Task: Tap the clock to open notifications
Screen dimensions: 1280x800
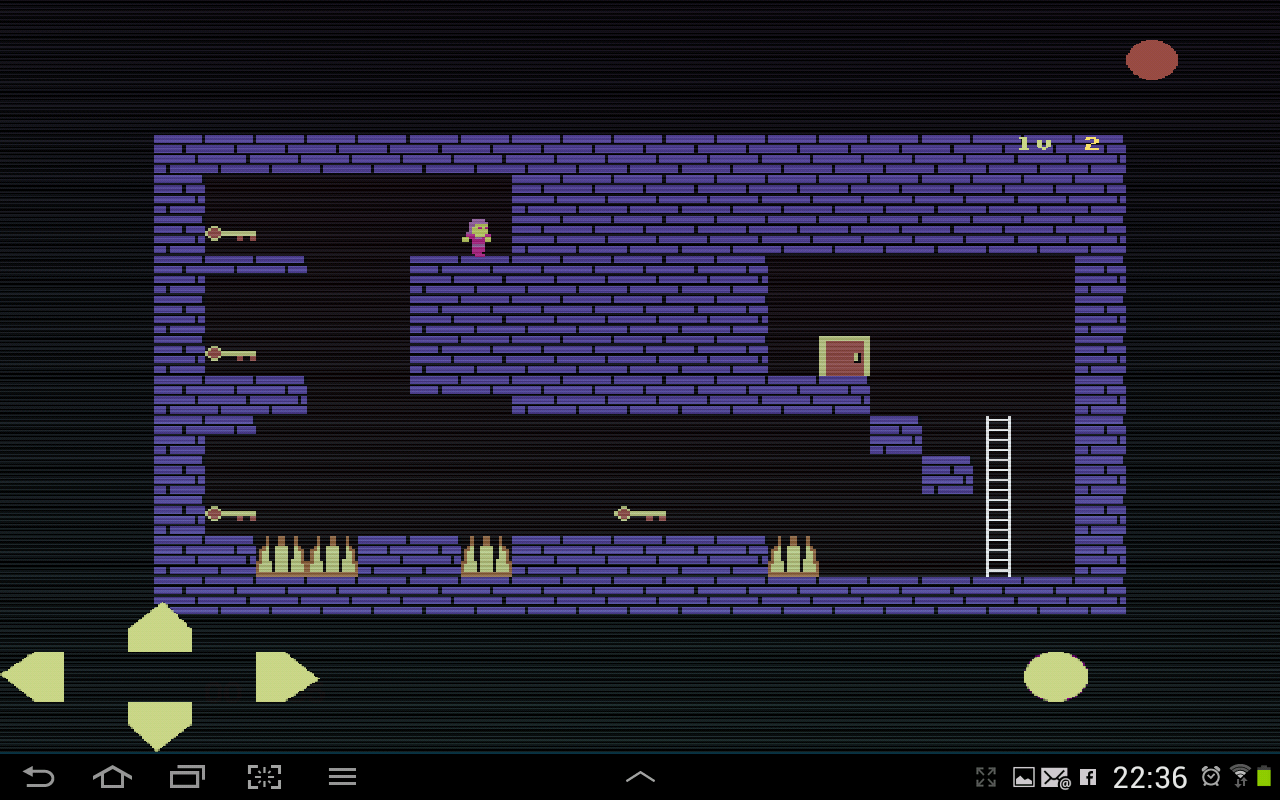Action: pos(1150,776)
